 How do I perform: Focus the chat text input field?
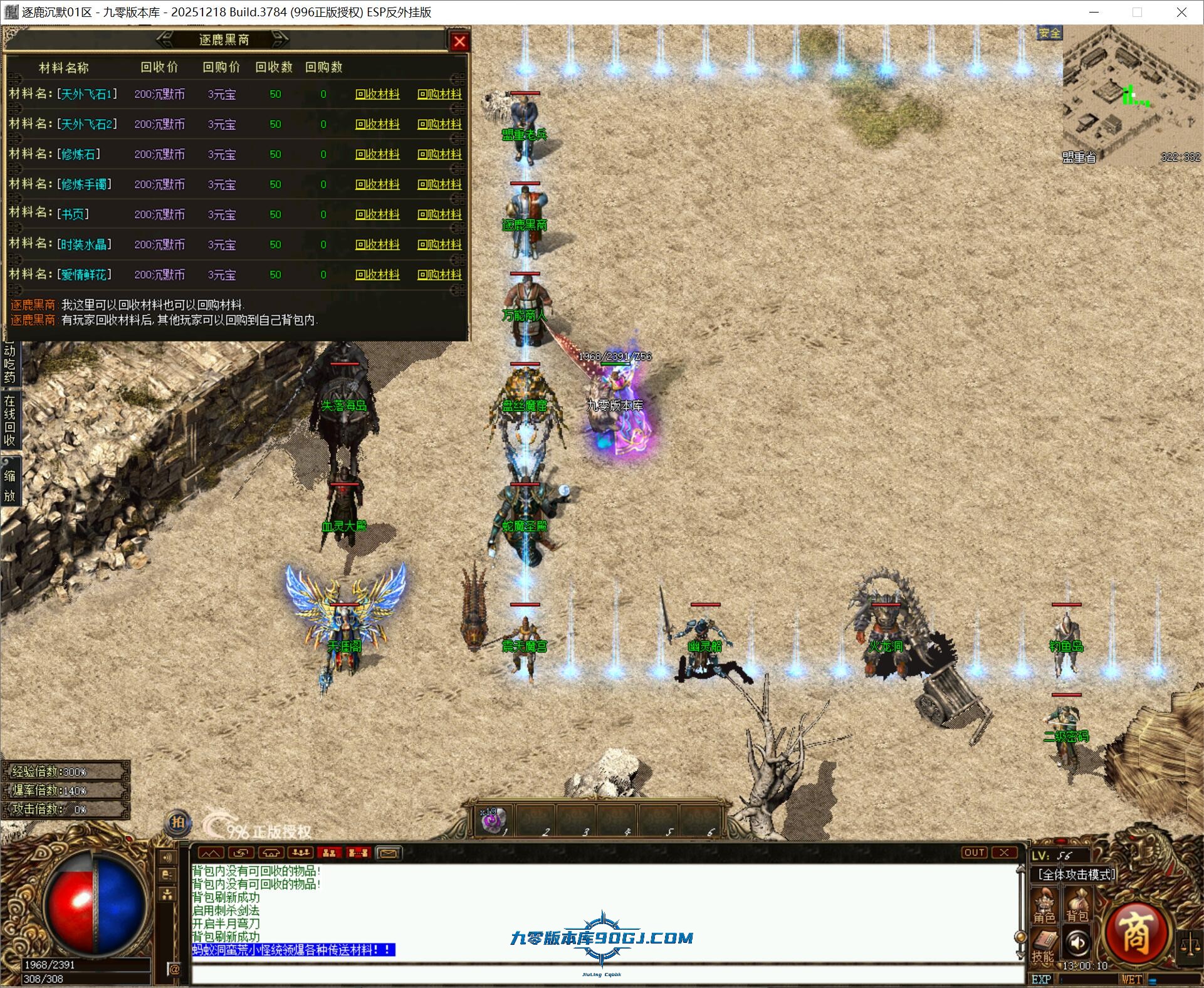click(602, 974)
